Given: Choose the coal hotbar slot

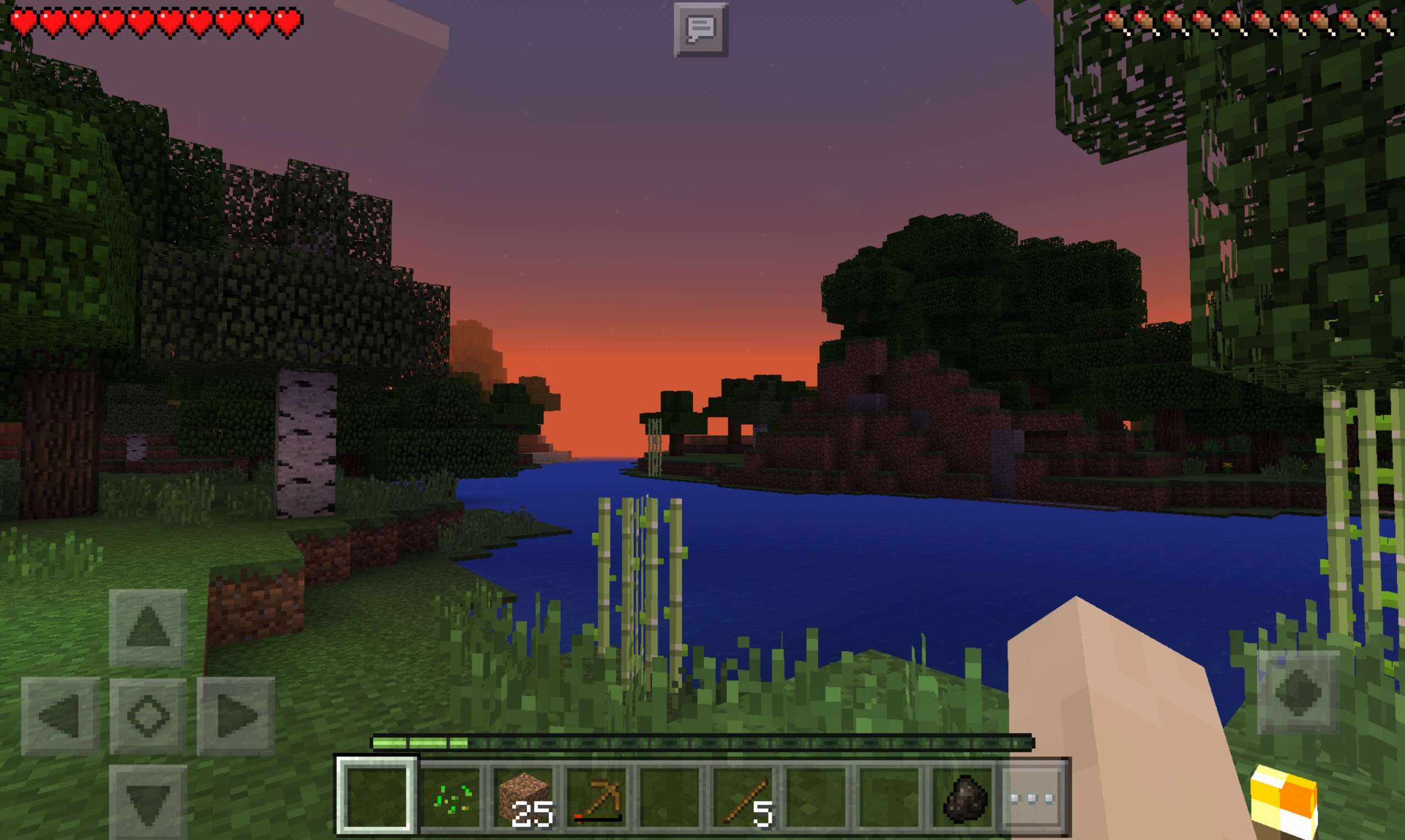Looking at the screenshot, I should [x=965, y=798].
